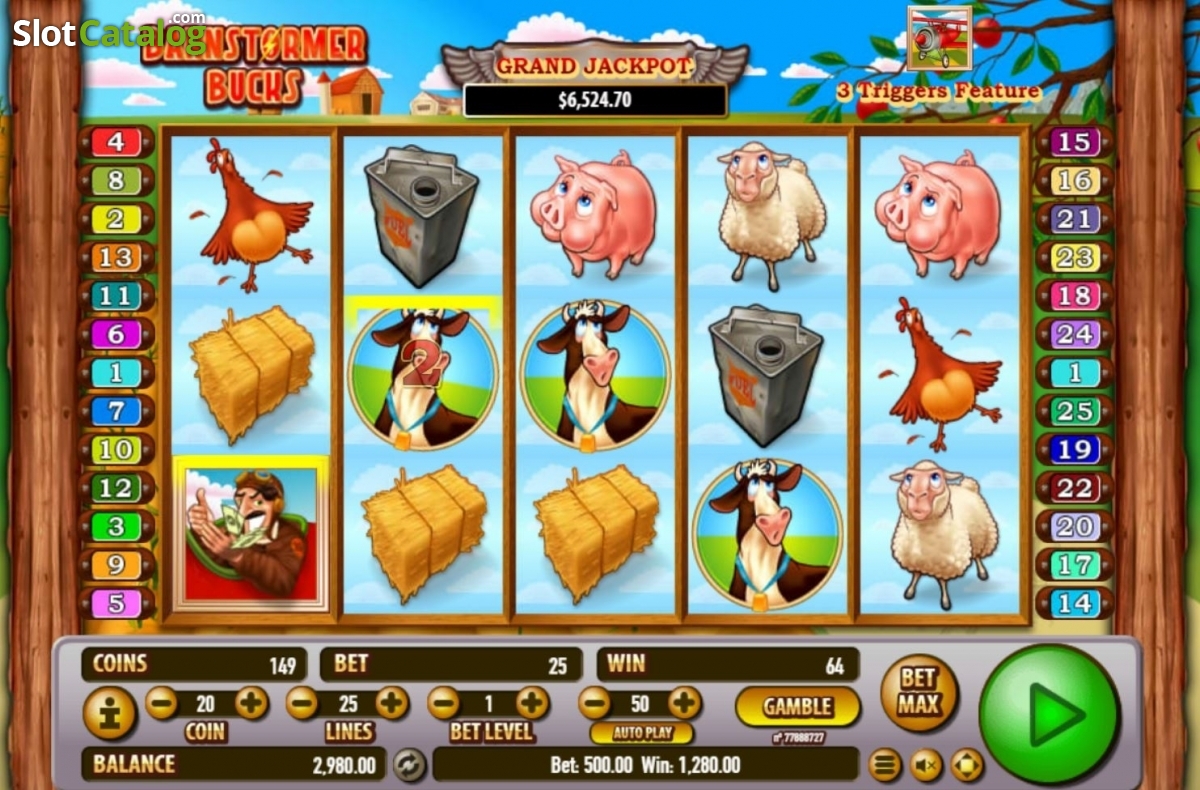Open the Gamble feature
This screenshot has height=790, width=1200.
797,706
